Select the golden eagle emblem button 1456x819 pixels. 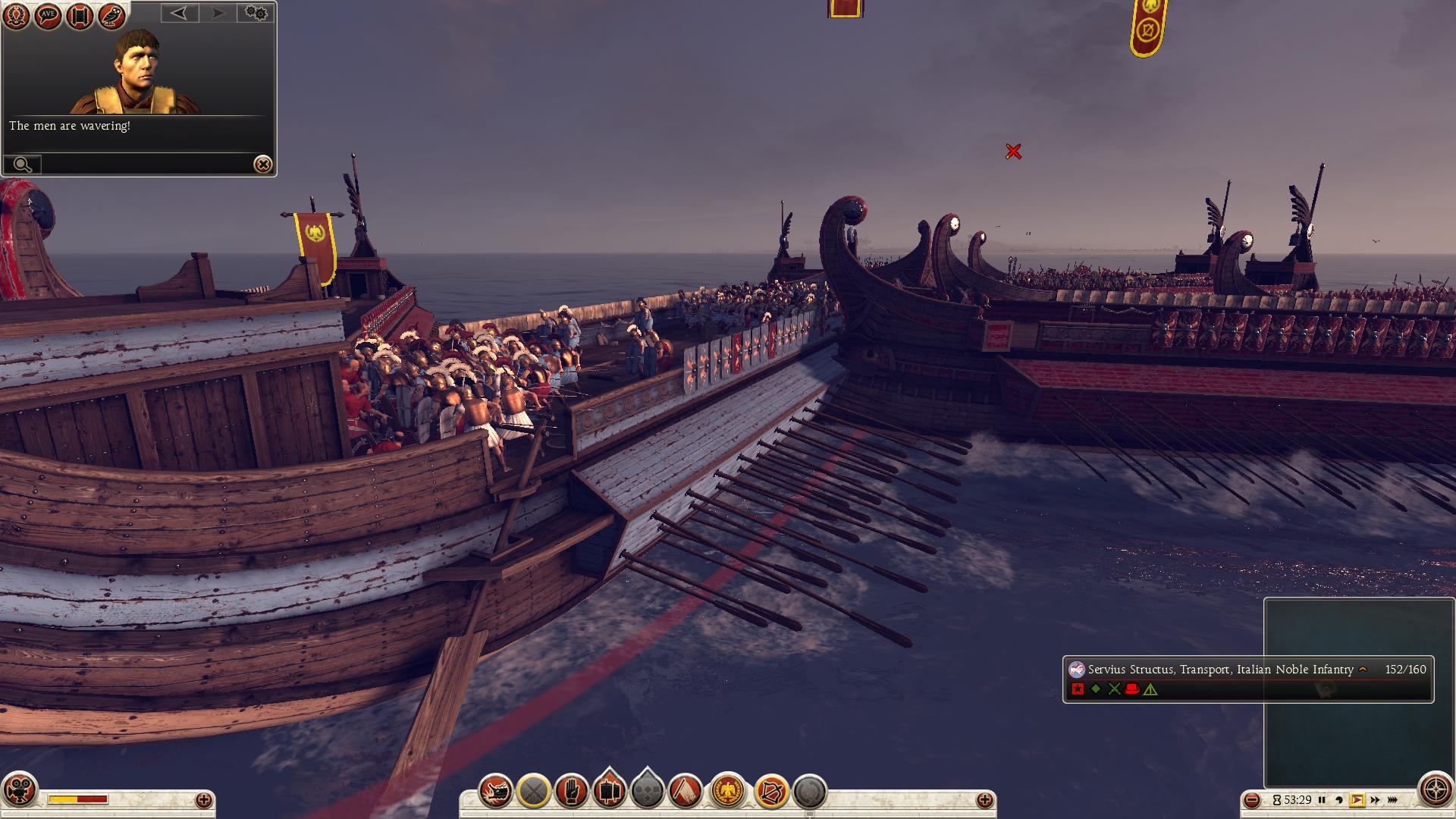click(x=729, y=792)
